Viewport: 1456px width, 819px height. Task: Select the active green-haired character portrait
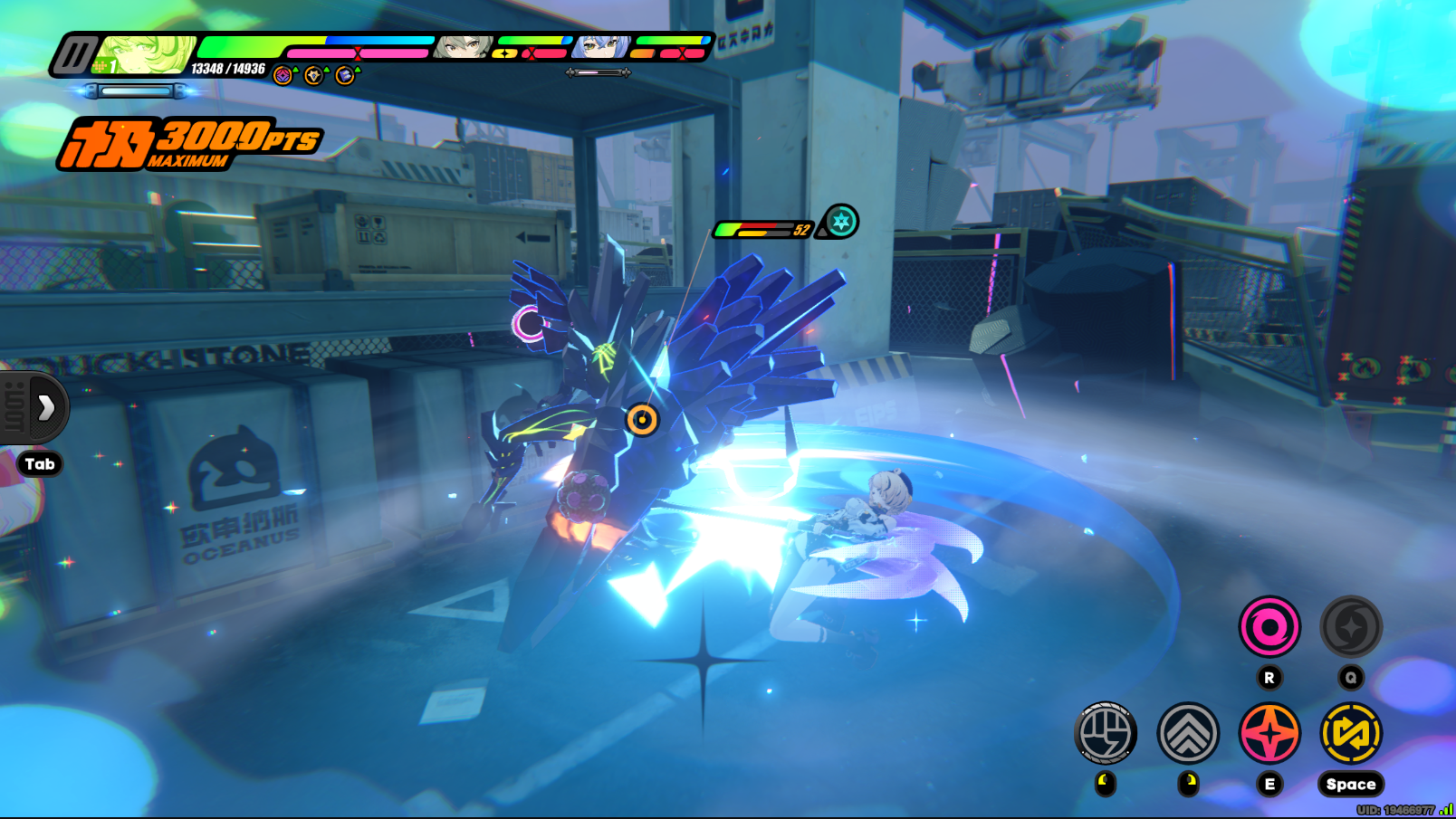(x=147, y=54)
